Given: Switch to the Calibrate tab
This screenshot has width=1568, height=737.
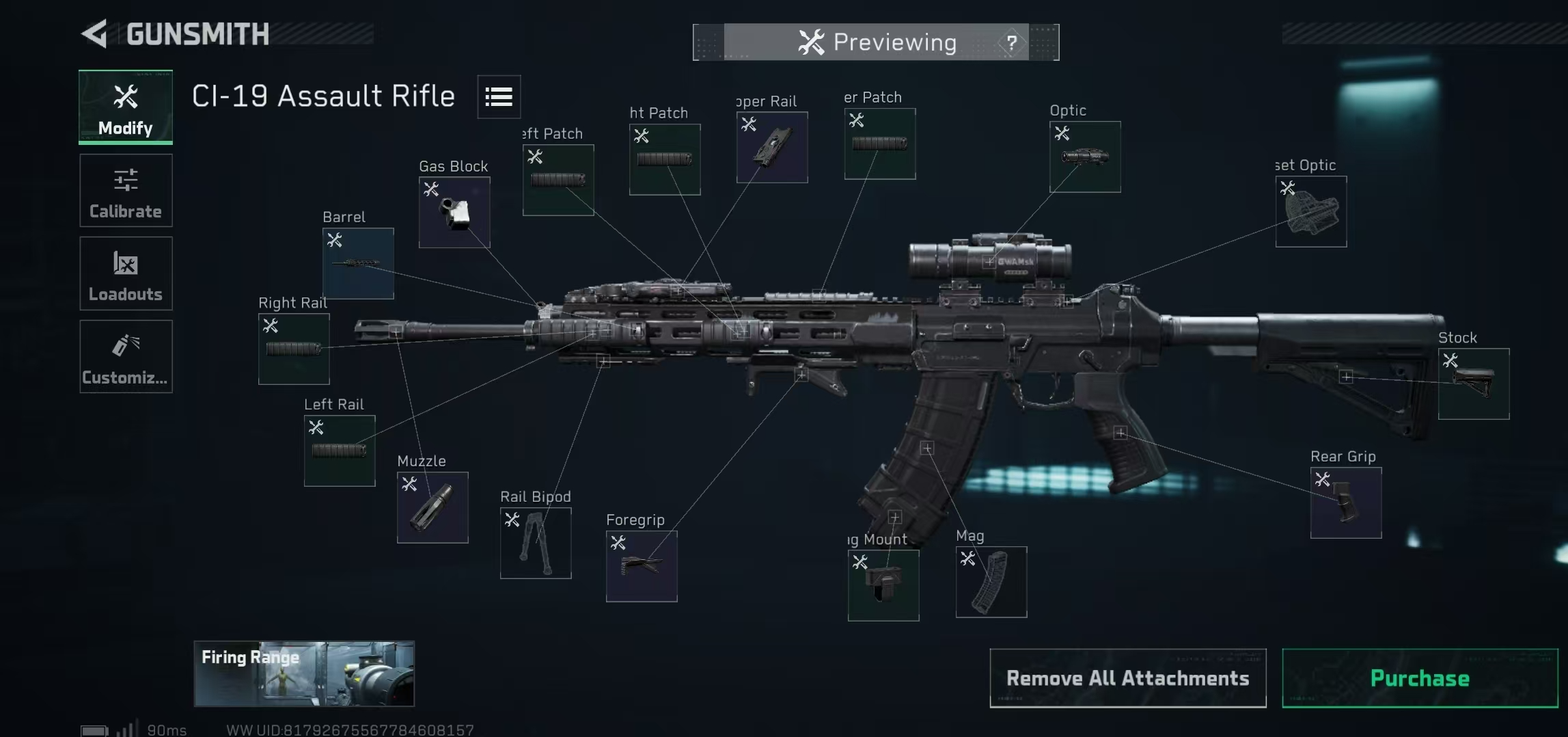Looking at the screenshot, I should pos(126,191).
